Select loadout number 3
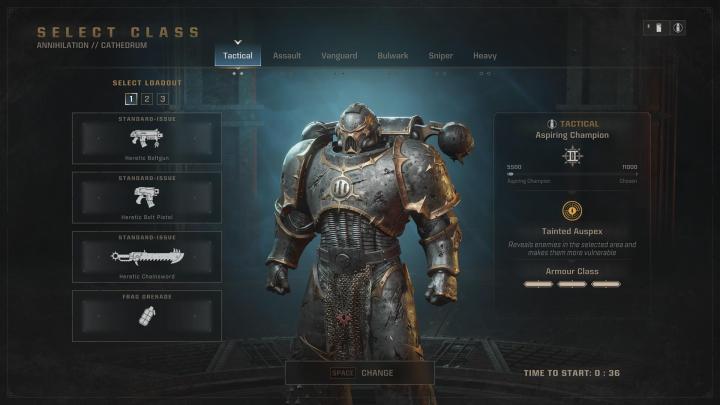 162,99
